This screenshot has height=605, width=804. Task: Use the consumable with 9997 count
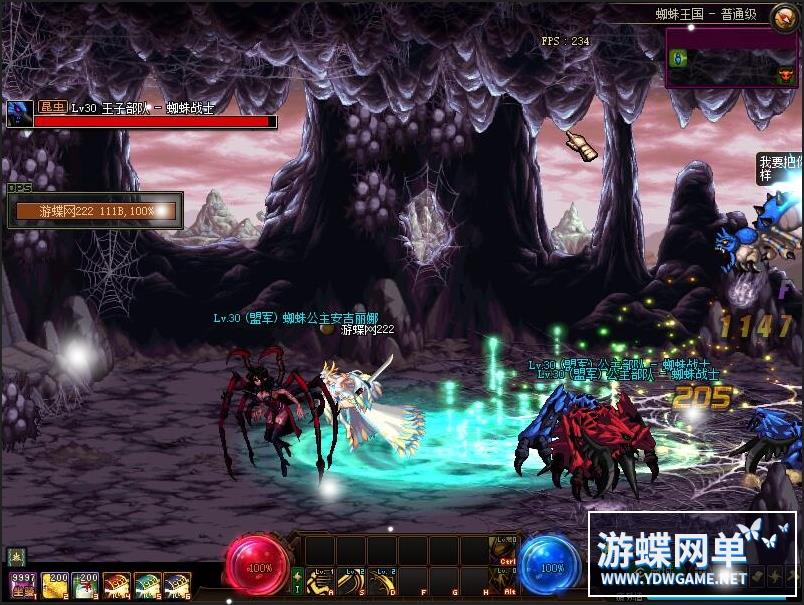[x=23, y=584]
